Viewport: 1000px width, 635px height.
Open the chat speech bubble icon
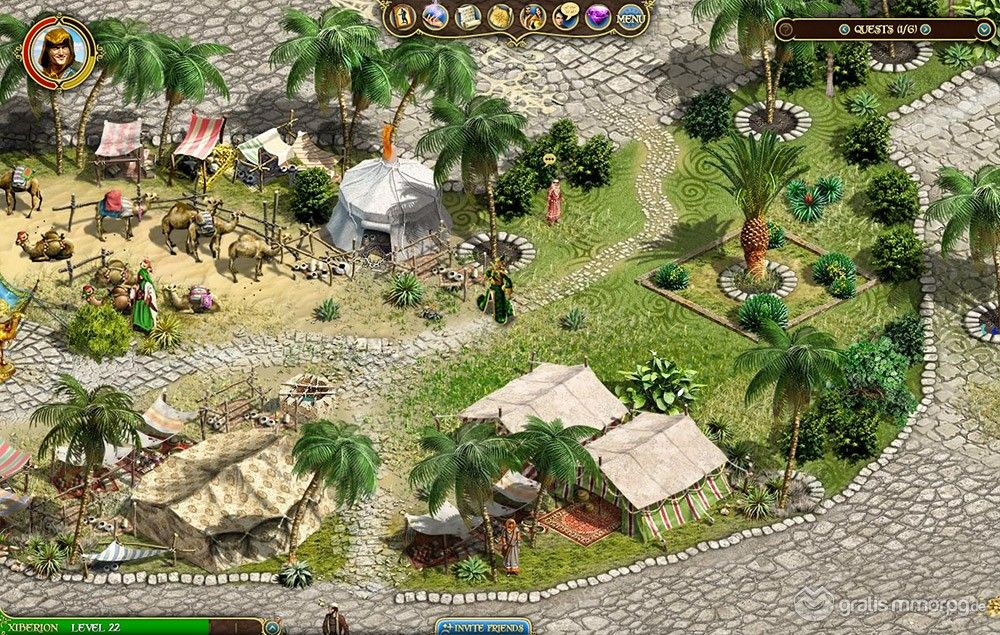[x=566, y=16]
